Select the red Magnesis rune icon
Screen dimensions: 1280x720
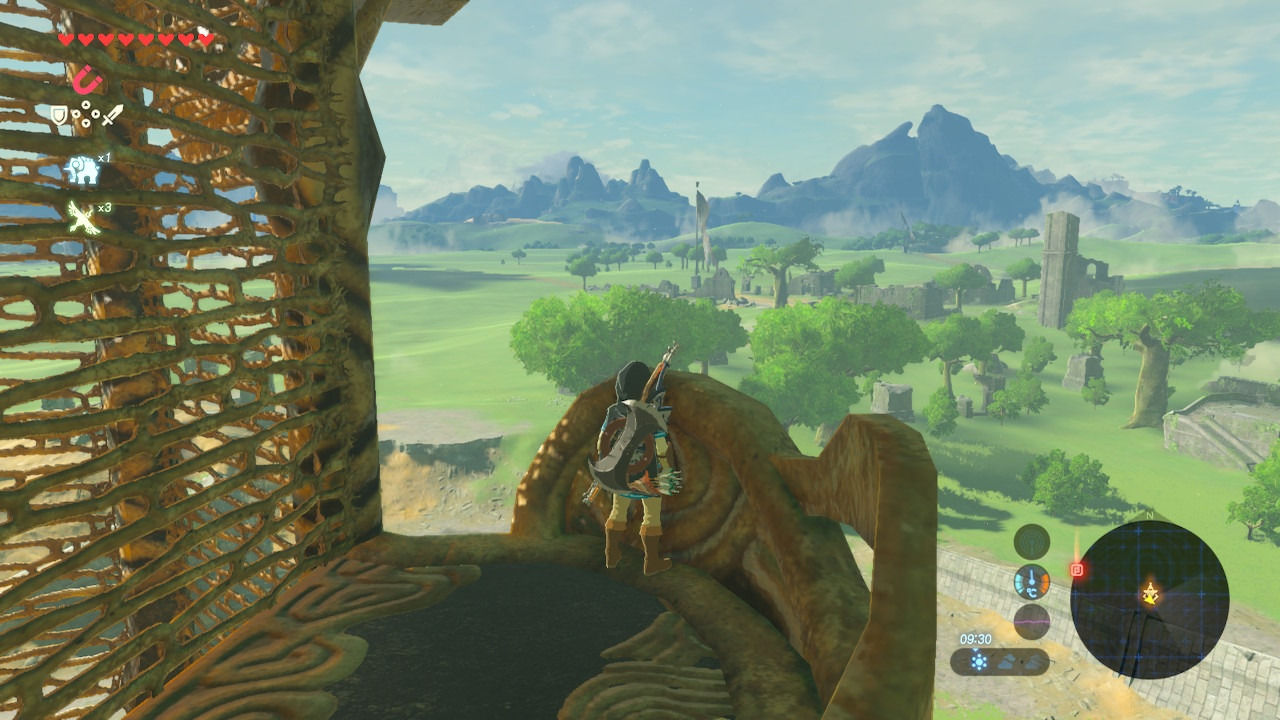tap(88, 78)
